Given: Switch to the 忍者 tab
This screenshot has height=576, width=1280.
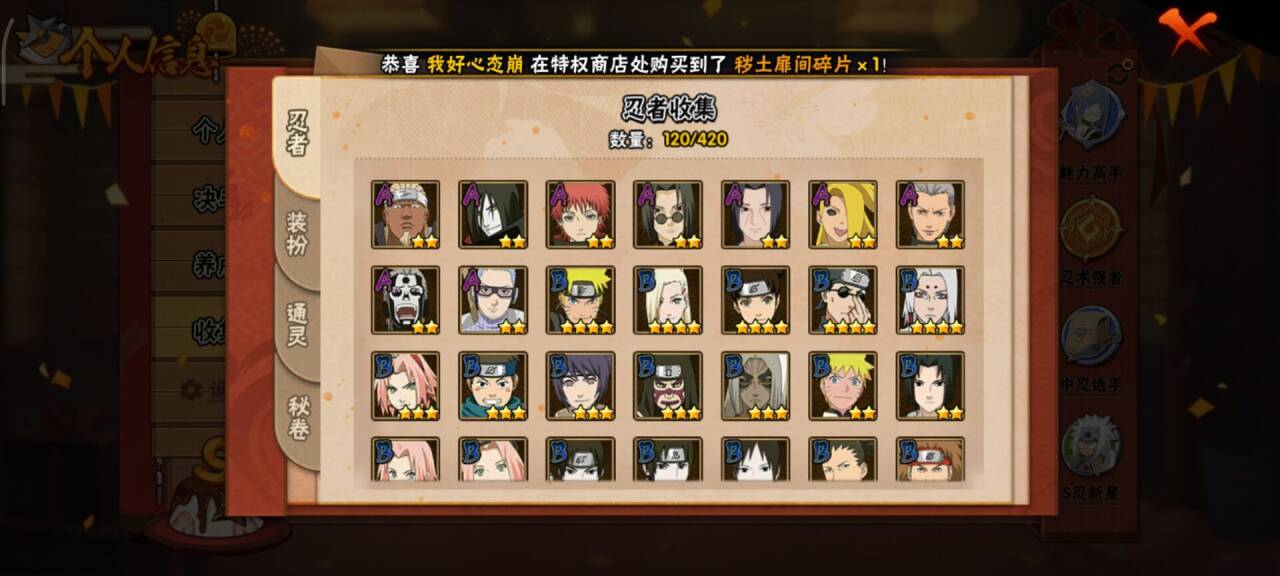Looking at the screenshot, I should 298,132.
